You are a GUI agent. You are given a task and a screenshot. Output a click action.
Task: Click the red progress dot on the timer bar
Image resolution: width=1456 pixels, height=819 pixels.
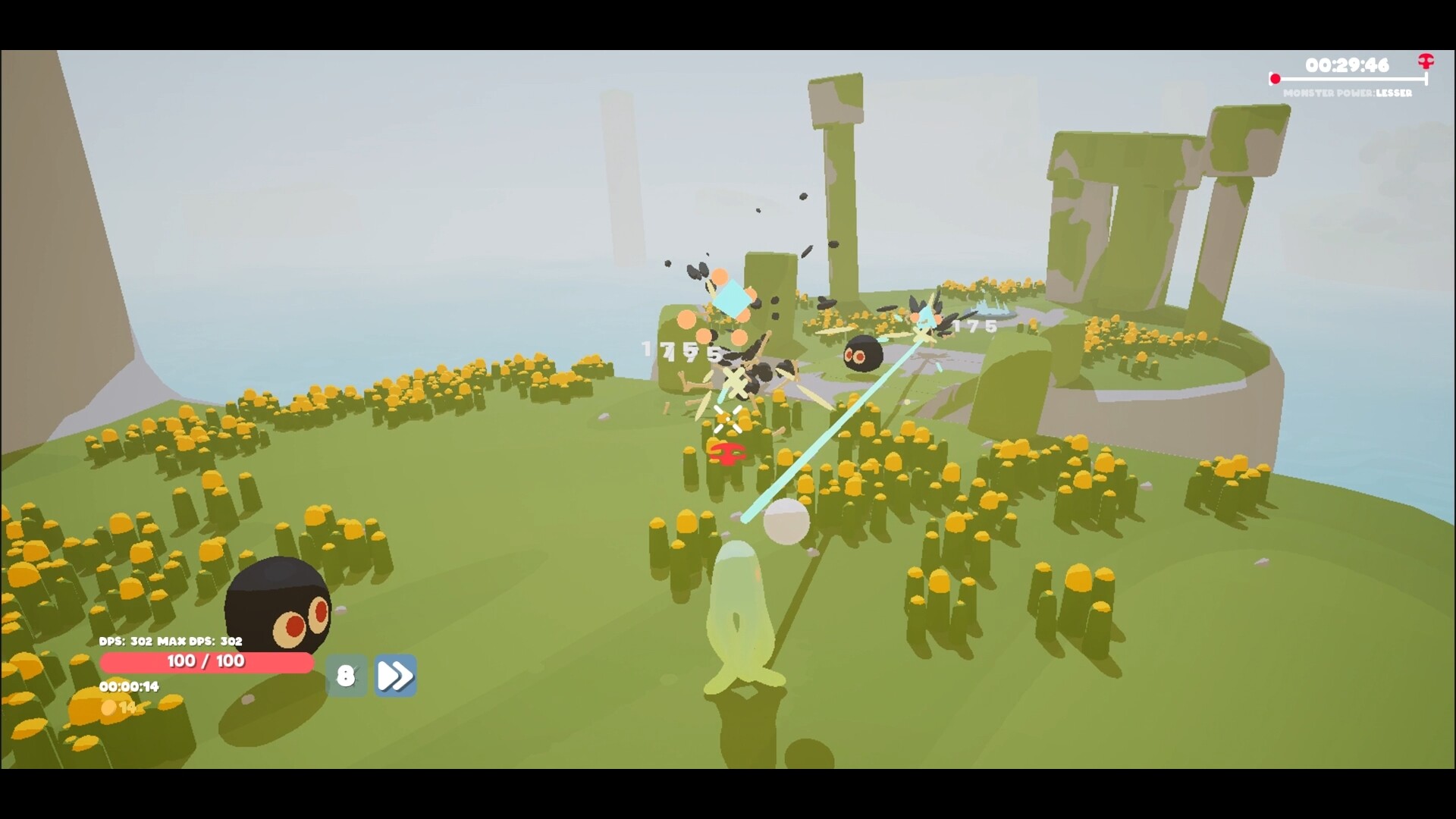pos(1274,77)
